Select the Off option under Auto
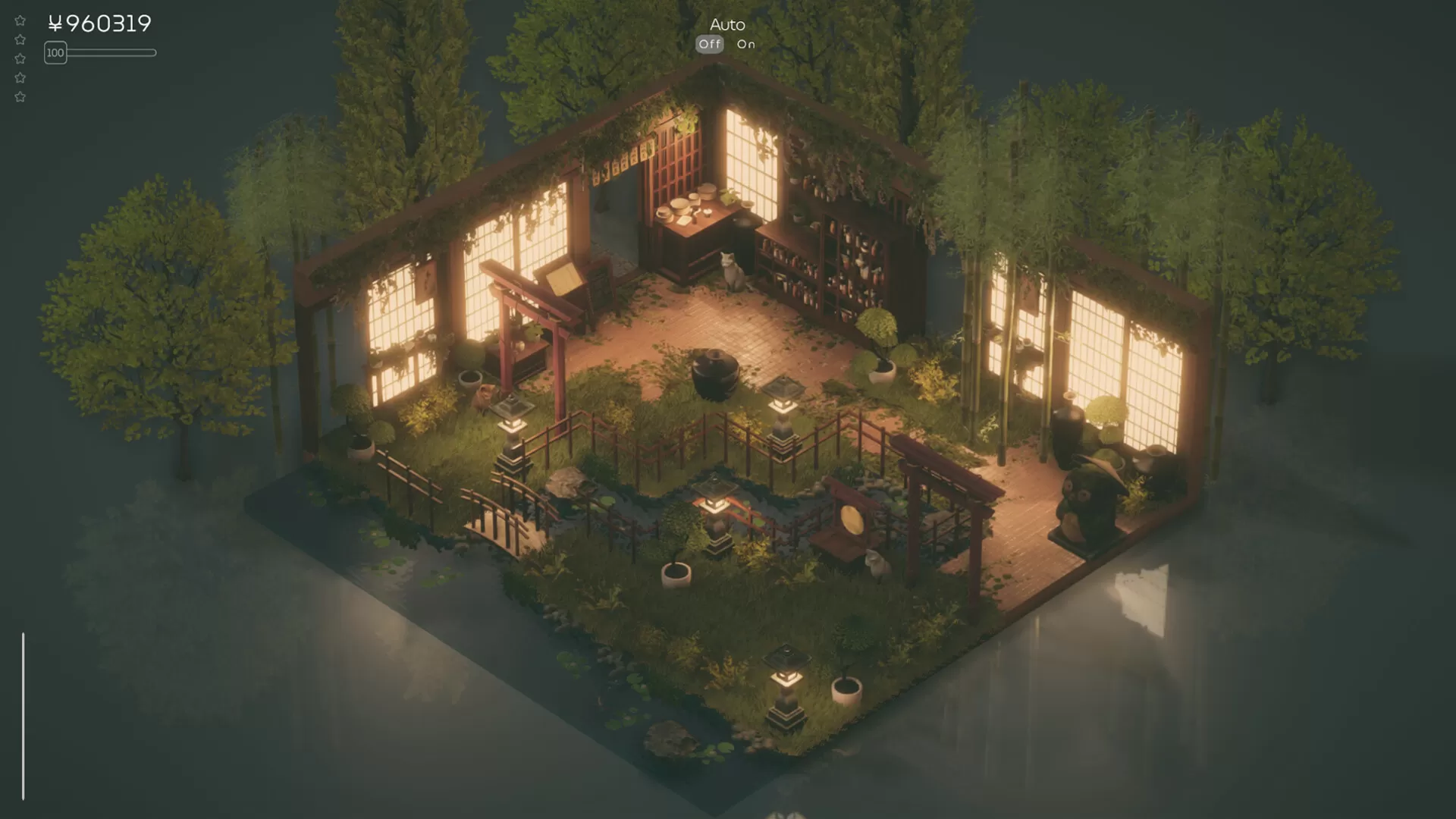1456x819 pixels. (x=710, y=45)
